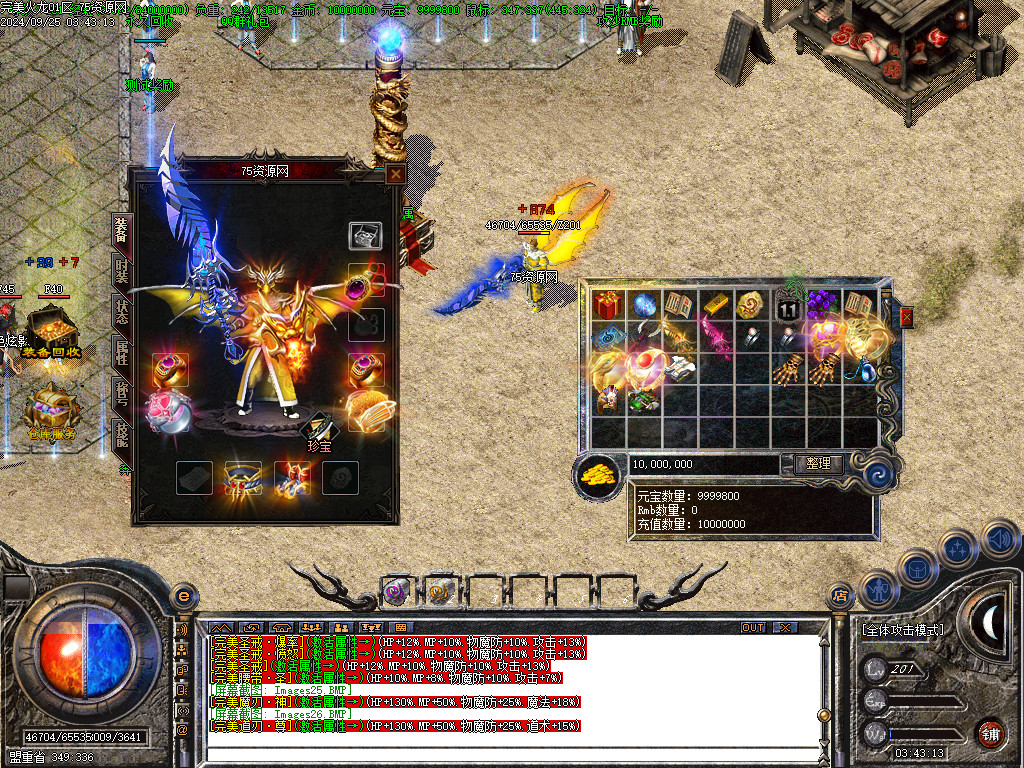Screen dimensions: 1024x768
Task: Pick the gold bar in the bag
Action: (714, 304)
